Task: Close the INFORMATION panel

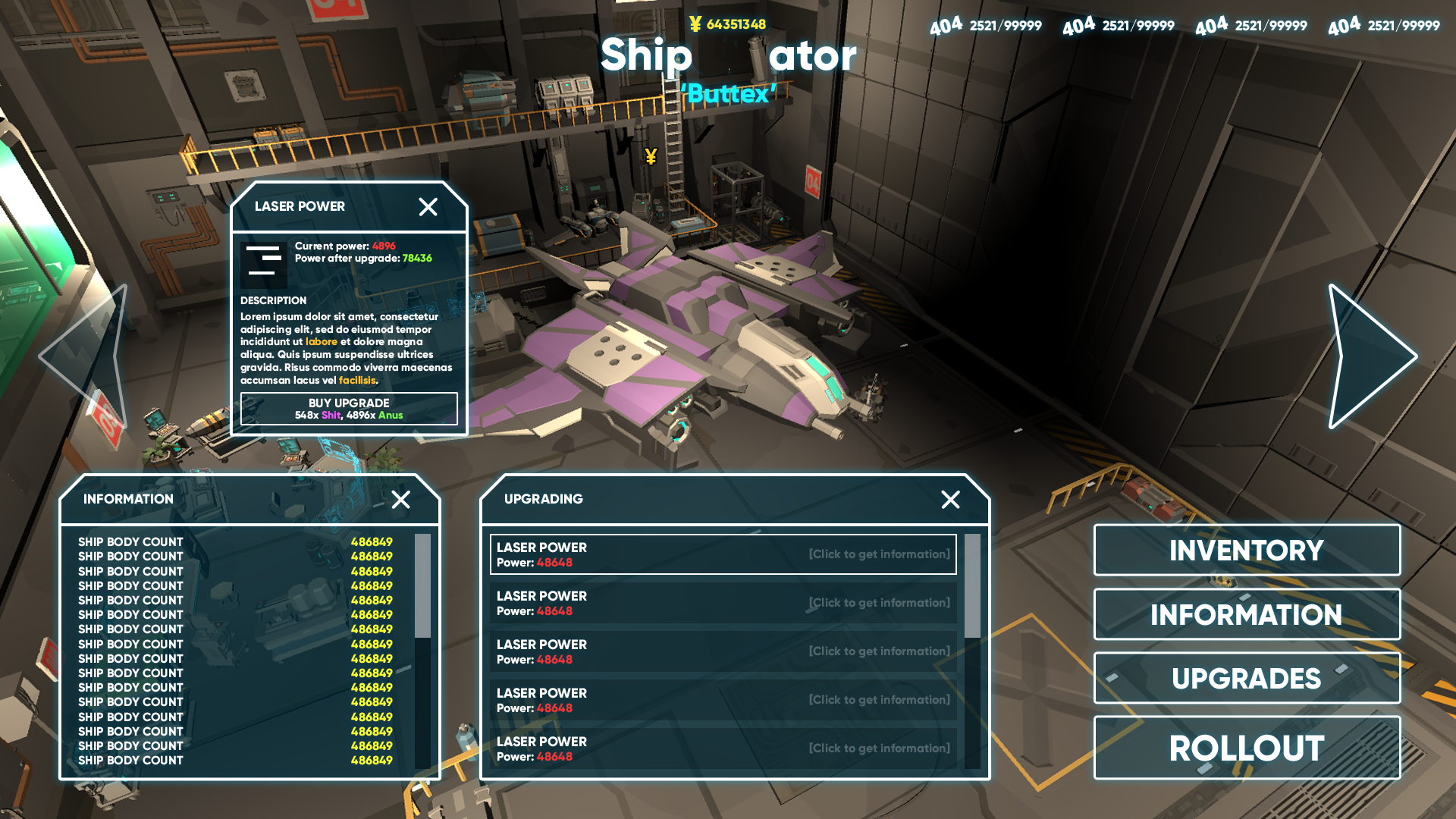Action: click(401, 500)
